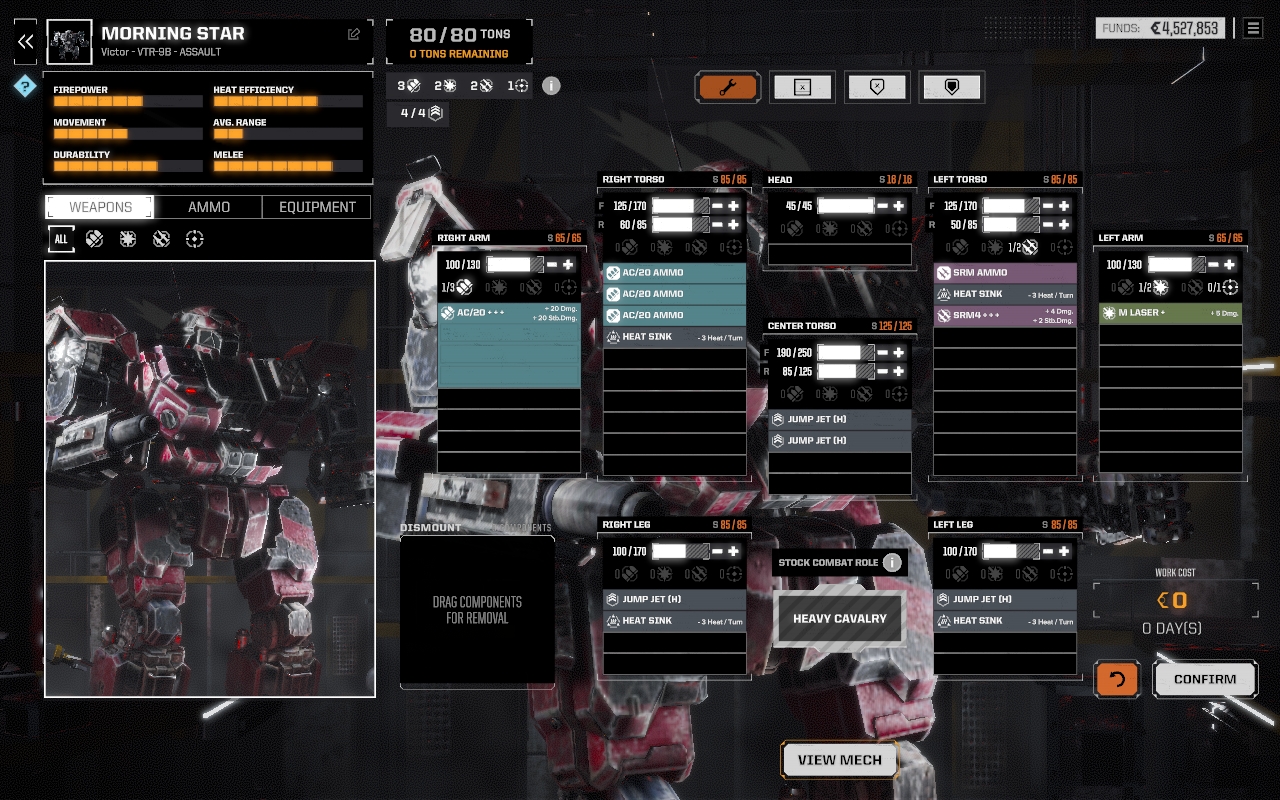This screenshot has width=1280, height=800.
Task: Select the orange wrench loadout mode
Action: point(727,87)
